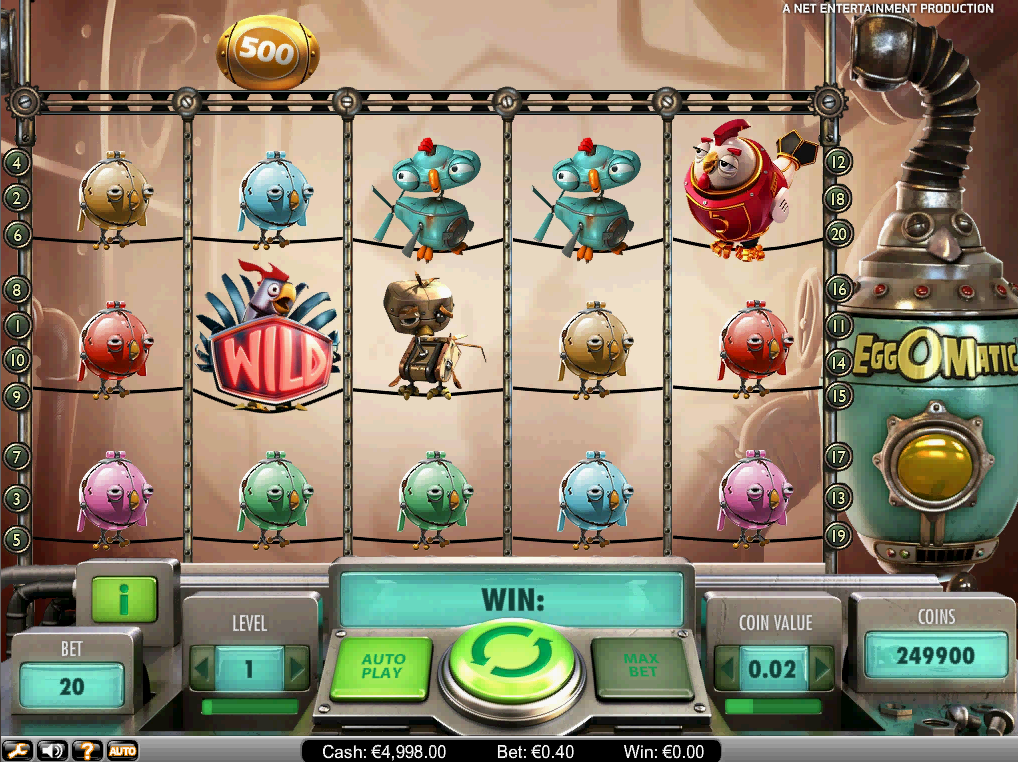Screen dimensions: 1018x762
Task: Click the small AUTO icon in bottom bar
Action: tap(122, 750)
